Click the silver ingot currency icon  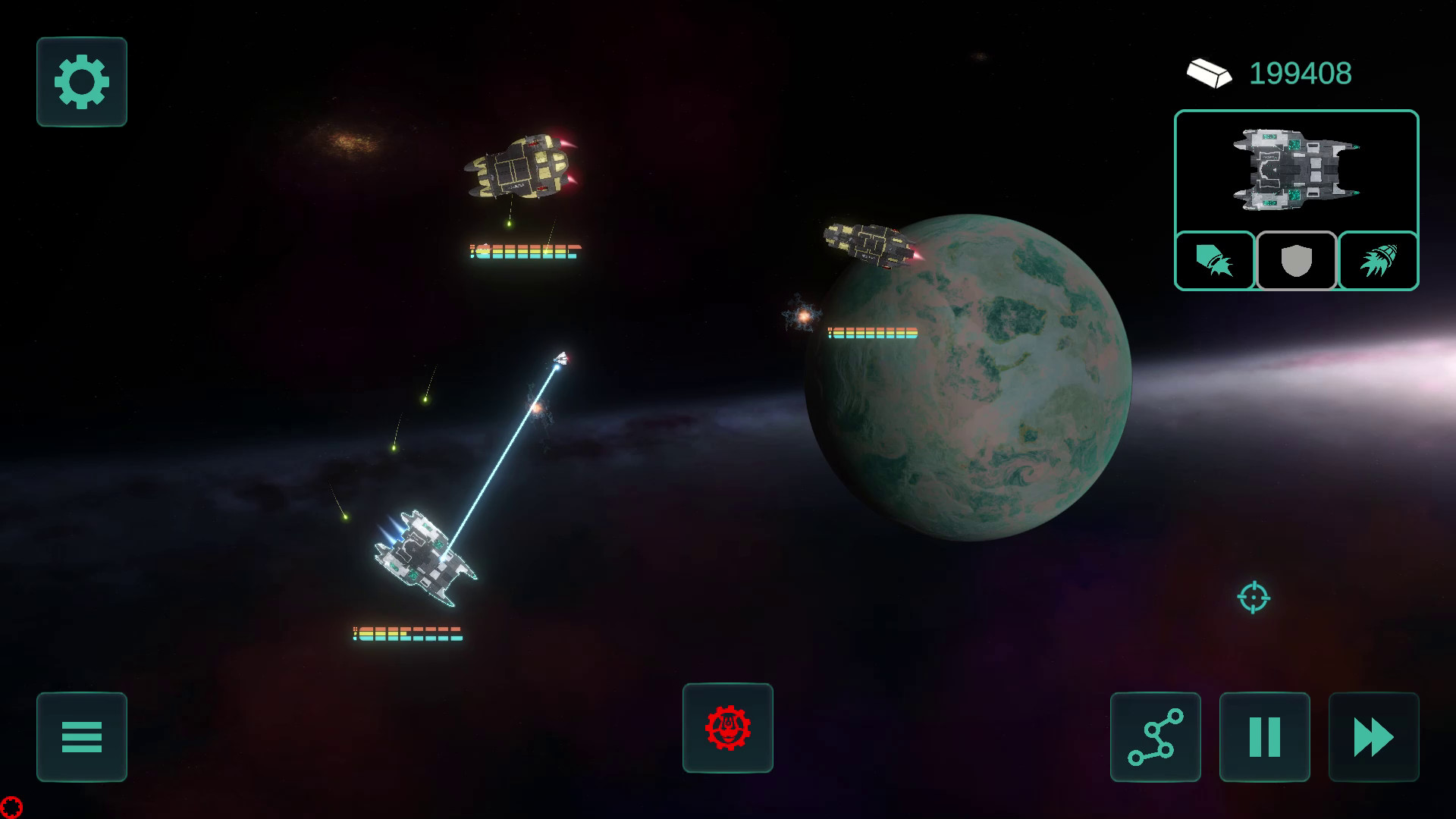pos(1210,73)
